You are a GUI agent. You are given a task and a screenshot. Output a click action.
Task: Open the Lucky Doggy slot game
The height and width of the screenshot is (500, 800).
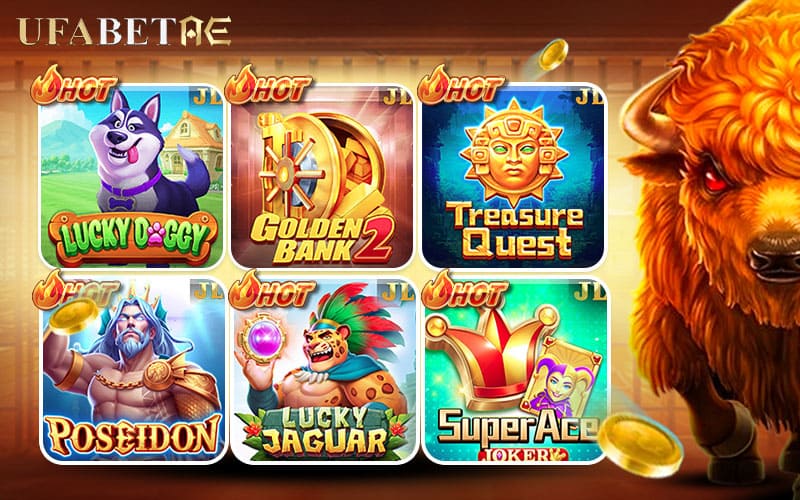130,177
